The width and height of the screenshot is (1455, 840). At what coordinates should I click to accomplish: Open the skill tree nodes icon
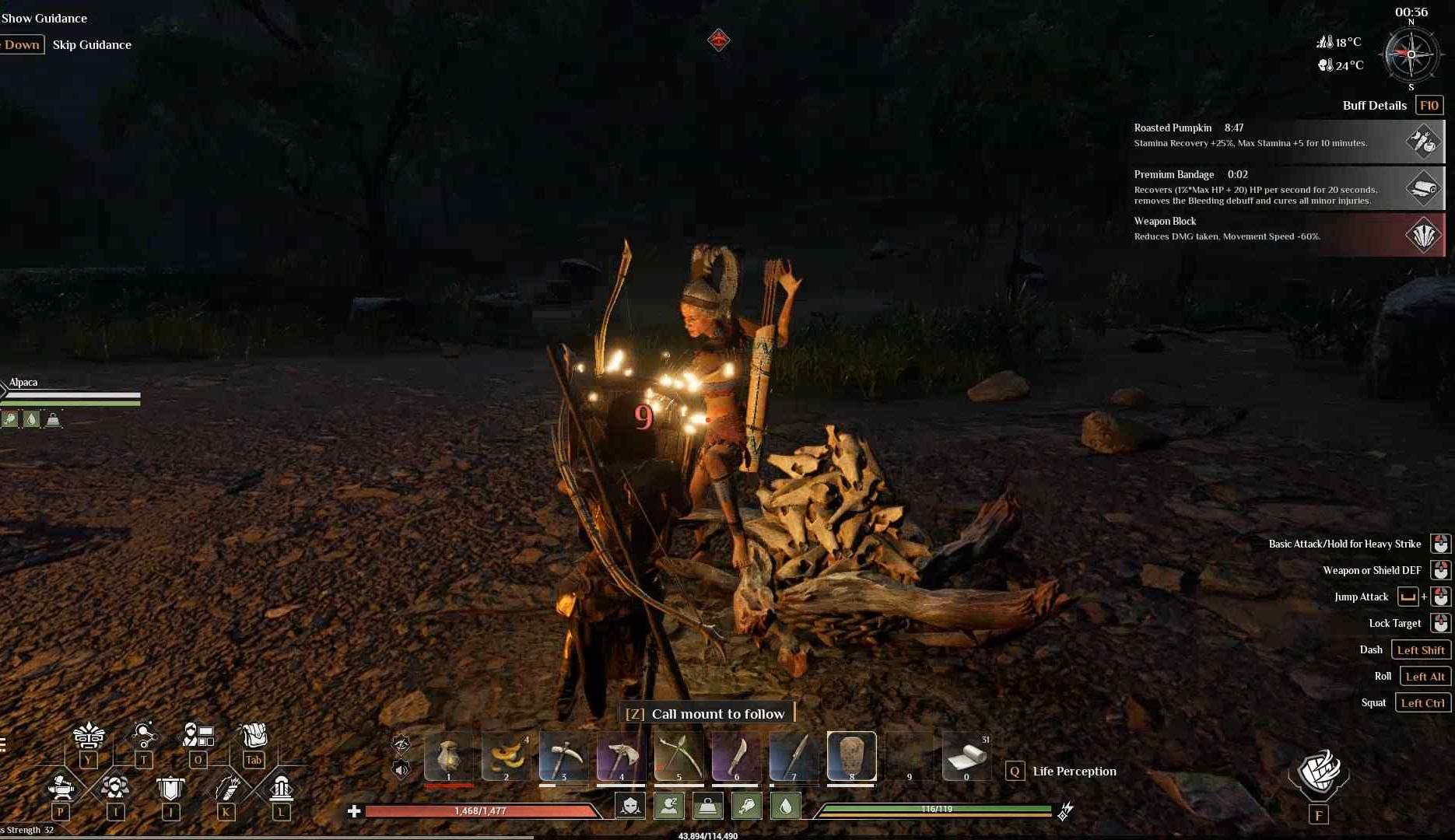(x=143, y=735)
